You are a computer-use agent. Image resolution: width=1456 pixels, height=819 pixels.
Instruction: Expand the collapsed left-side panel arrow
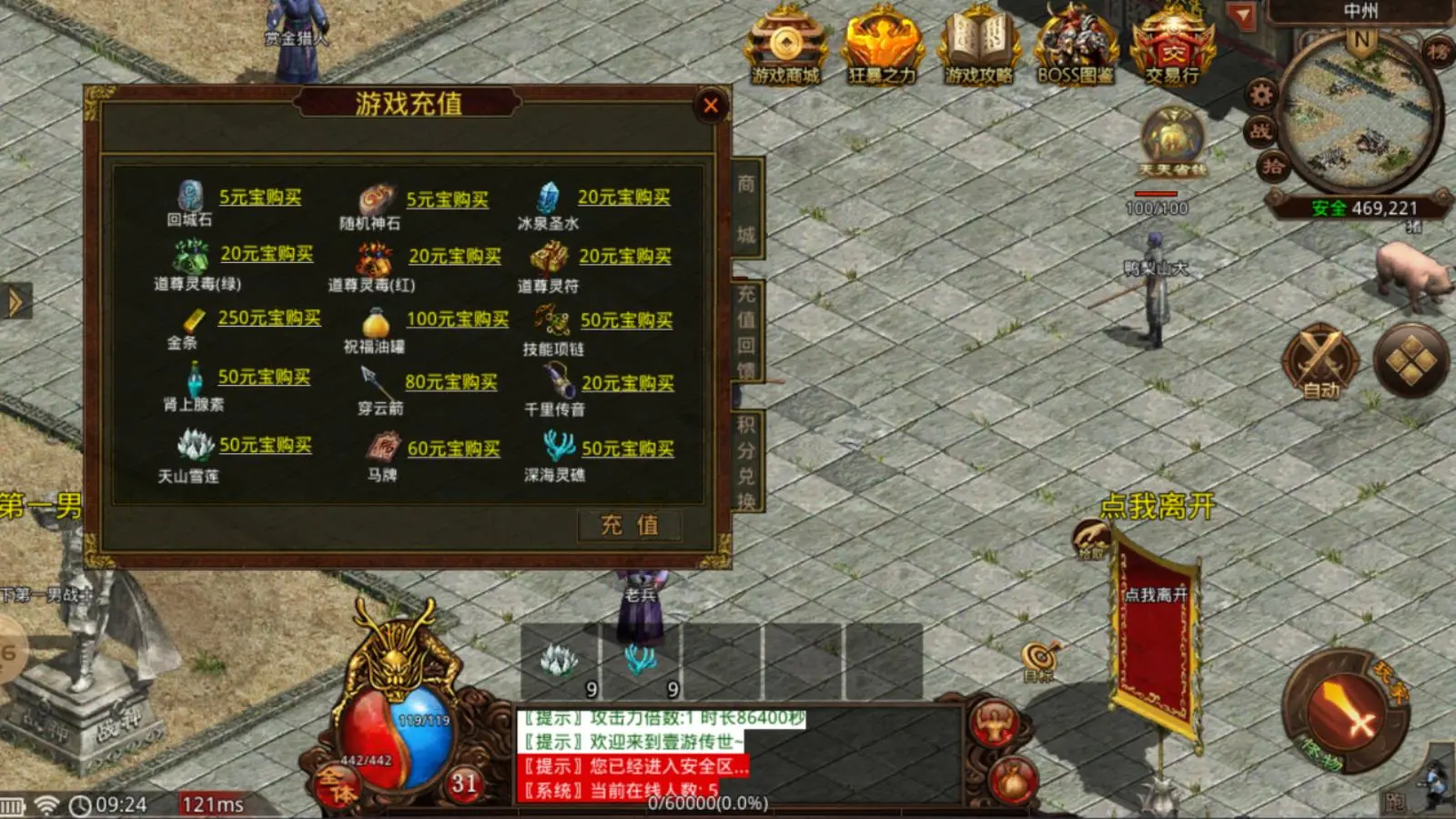[x=15, y=300]
